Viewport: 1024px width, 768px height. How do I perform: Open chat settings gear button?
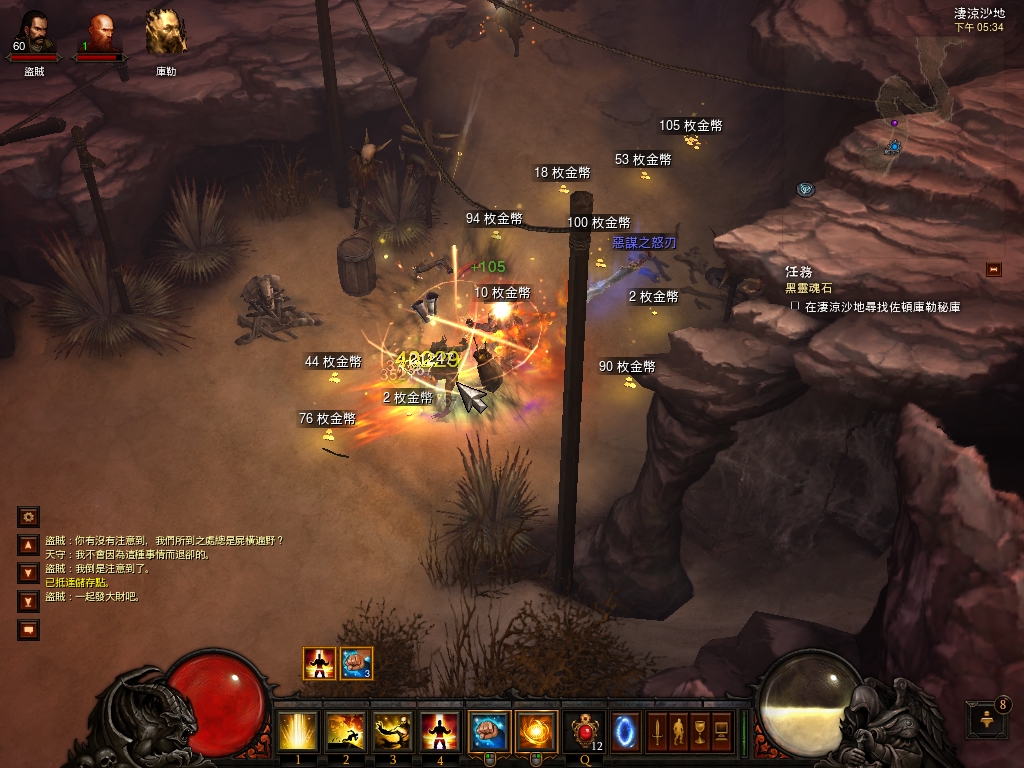click(28, 517)
